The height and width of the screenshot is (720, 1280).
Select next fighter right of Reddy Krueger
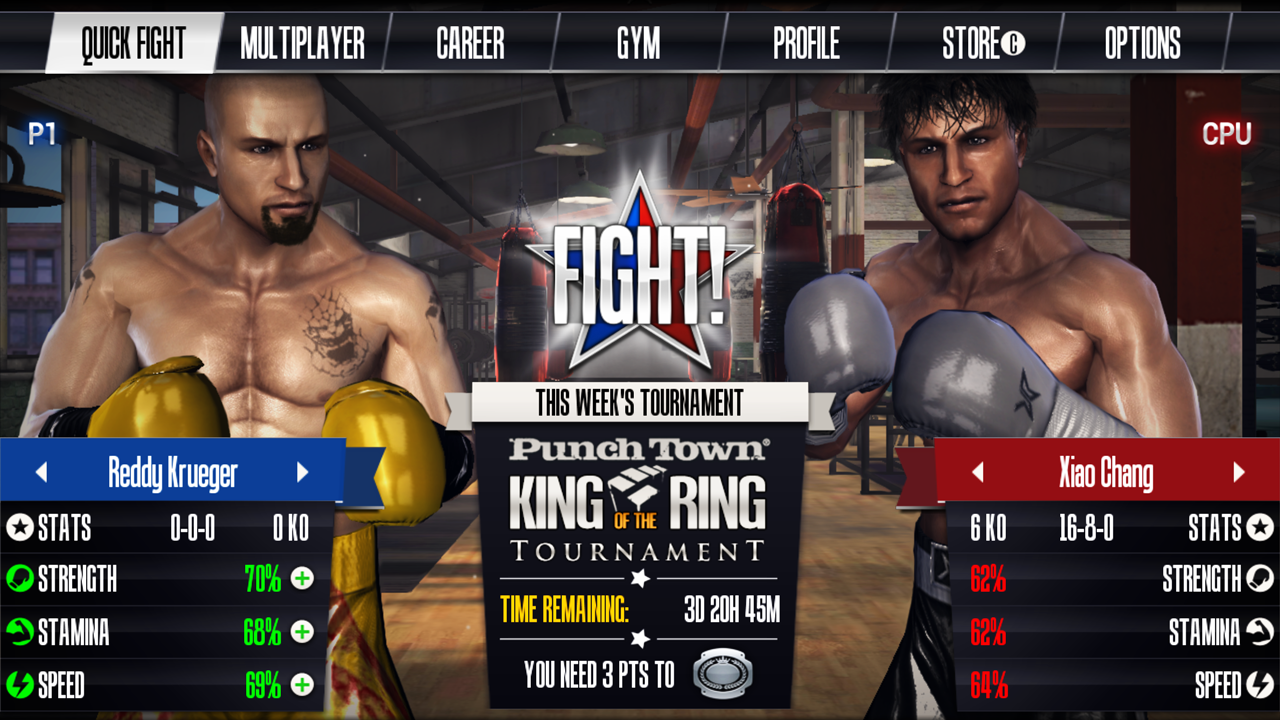302,472
